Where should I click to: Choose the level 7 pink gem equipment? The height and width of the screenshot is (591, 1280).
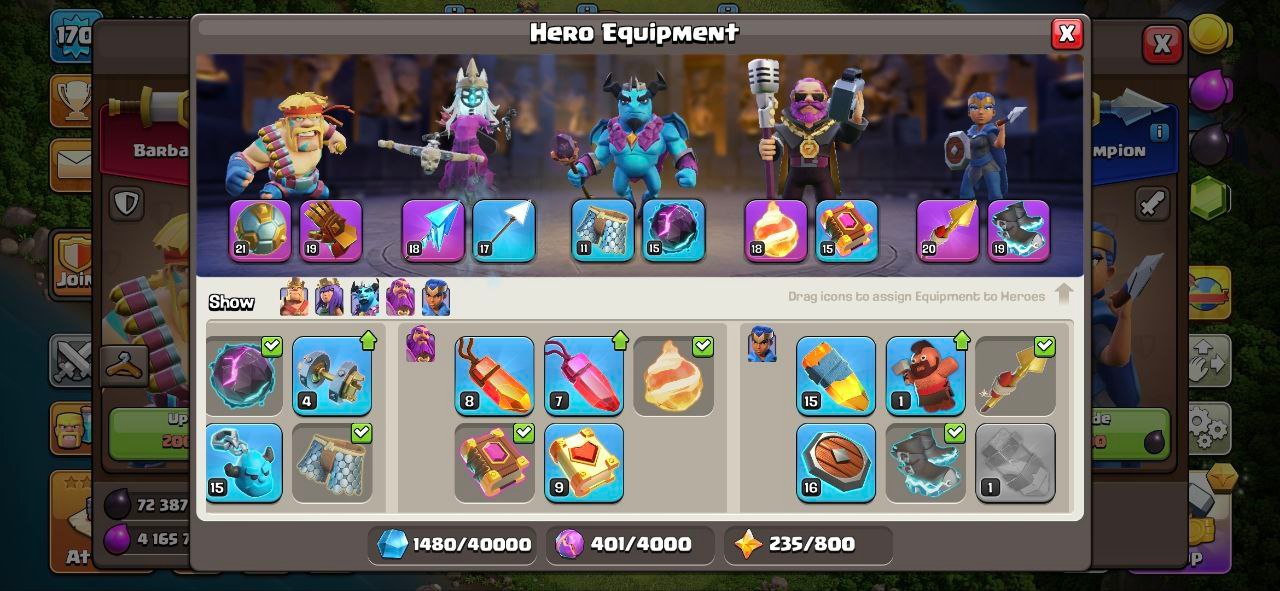tap(584, 376)
